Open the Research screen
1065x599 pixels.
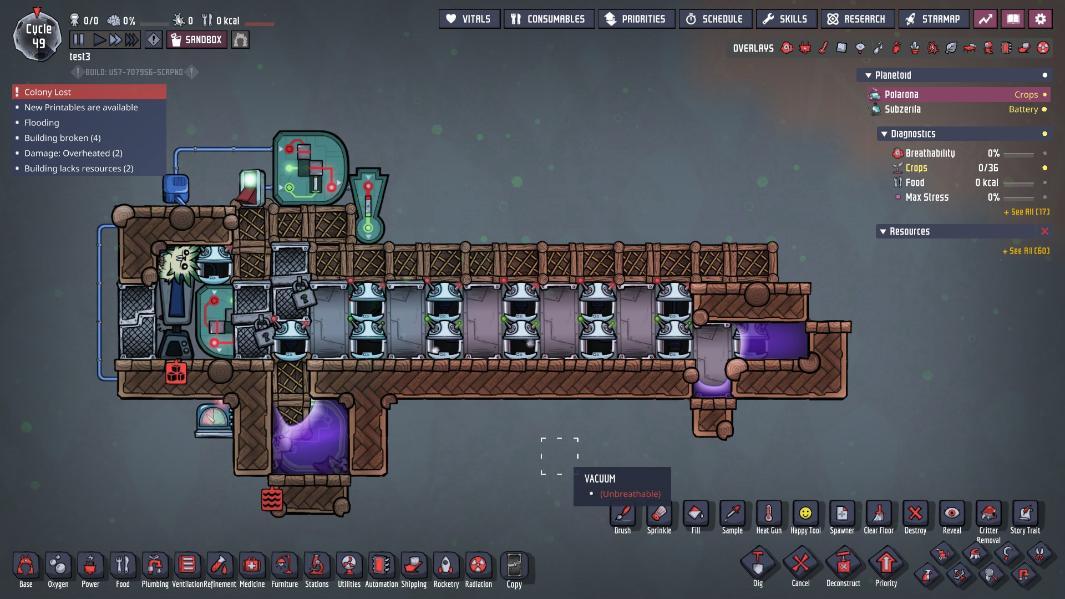tap(856, 19)
